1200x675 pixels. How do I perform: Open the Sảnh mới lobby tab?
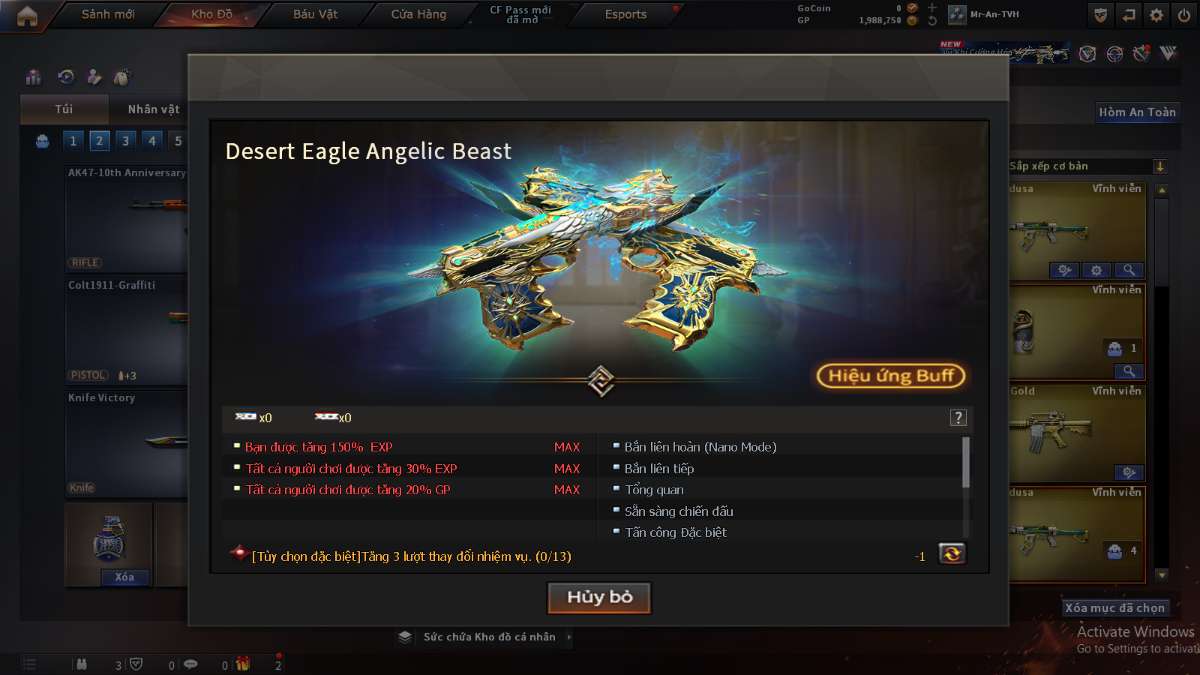pos(107,15)
